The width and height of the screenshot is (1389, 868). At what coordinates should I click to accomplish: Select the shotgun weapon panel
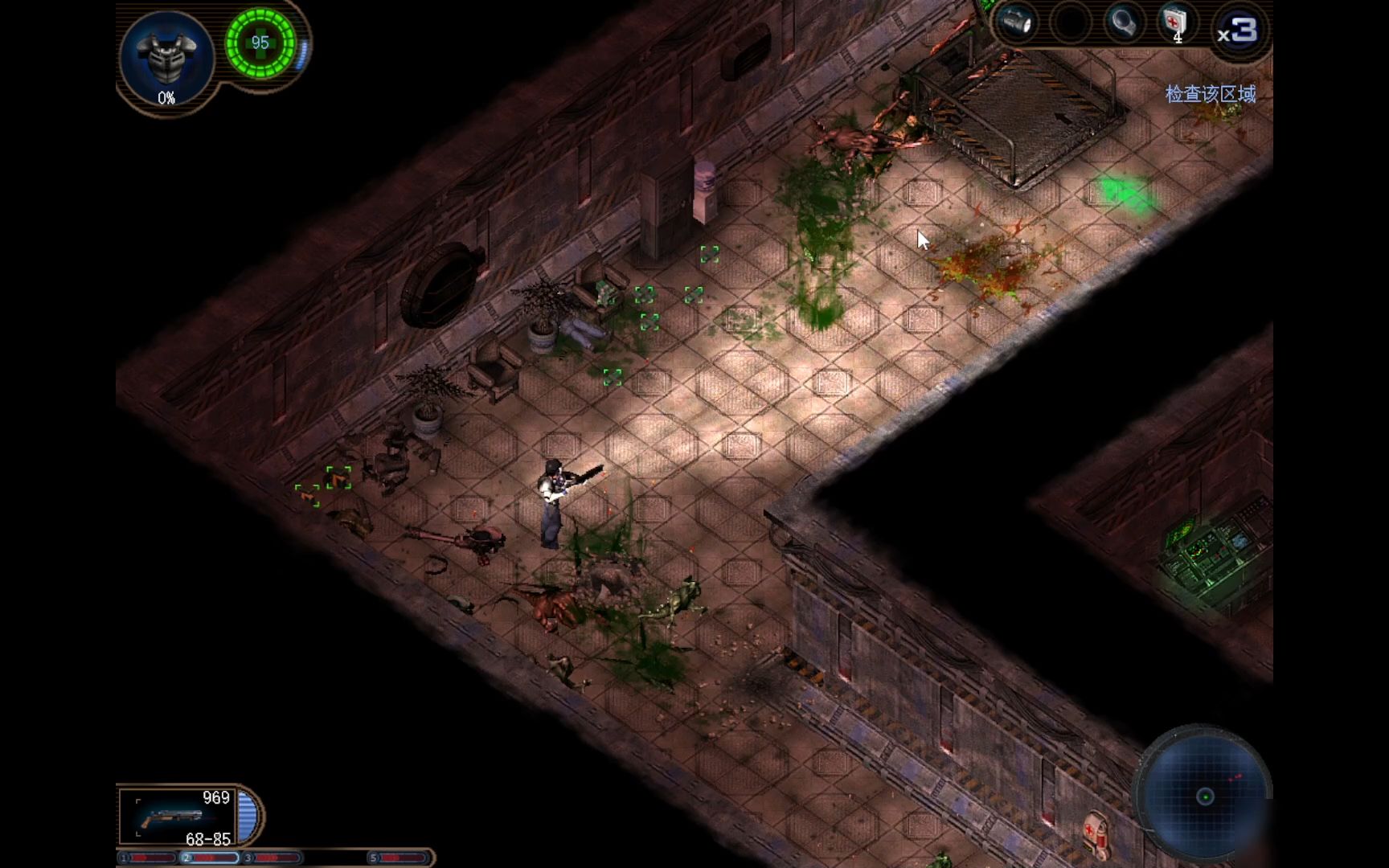pos(178,817)
